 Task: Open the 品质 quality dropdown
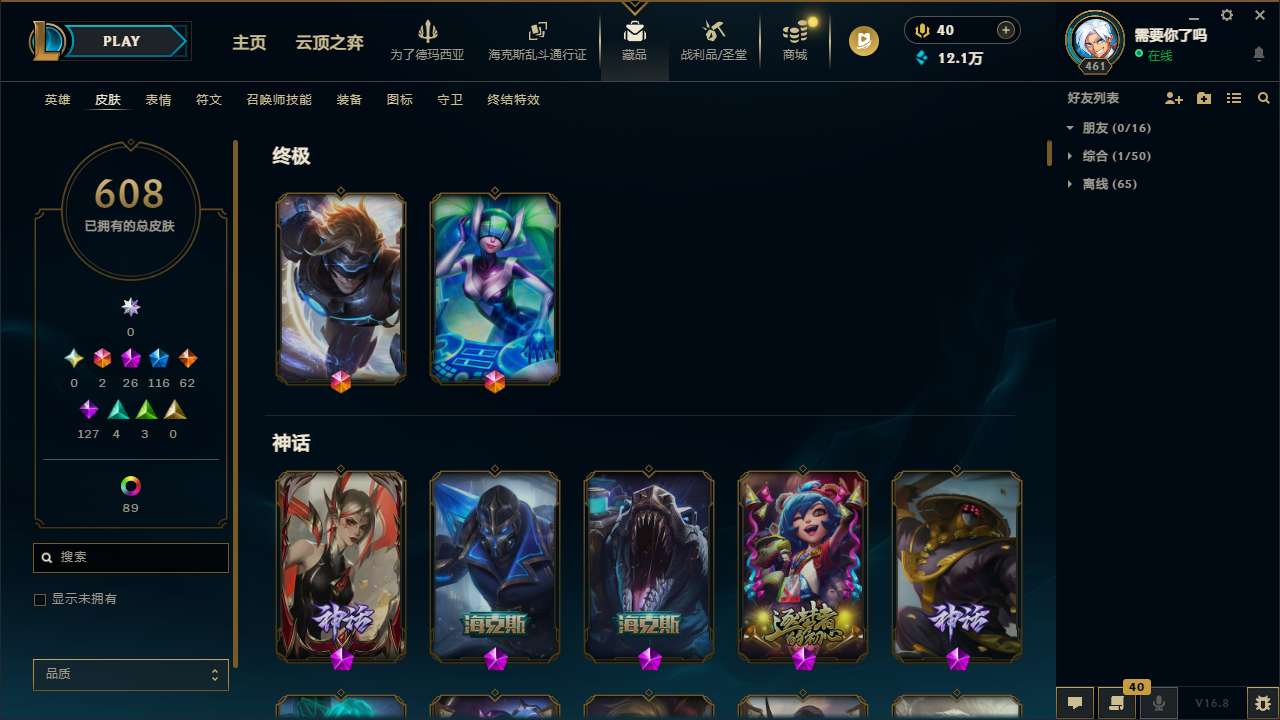(x=130, y=674)
